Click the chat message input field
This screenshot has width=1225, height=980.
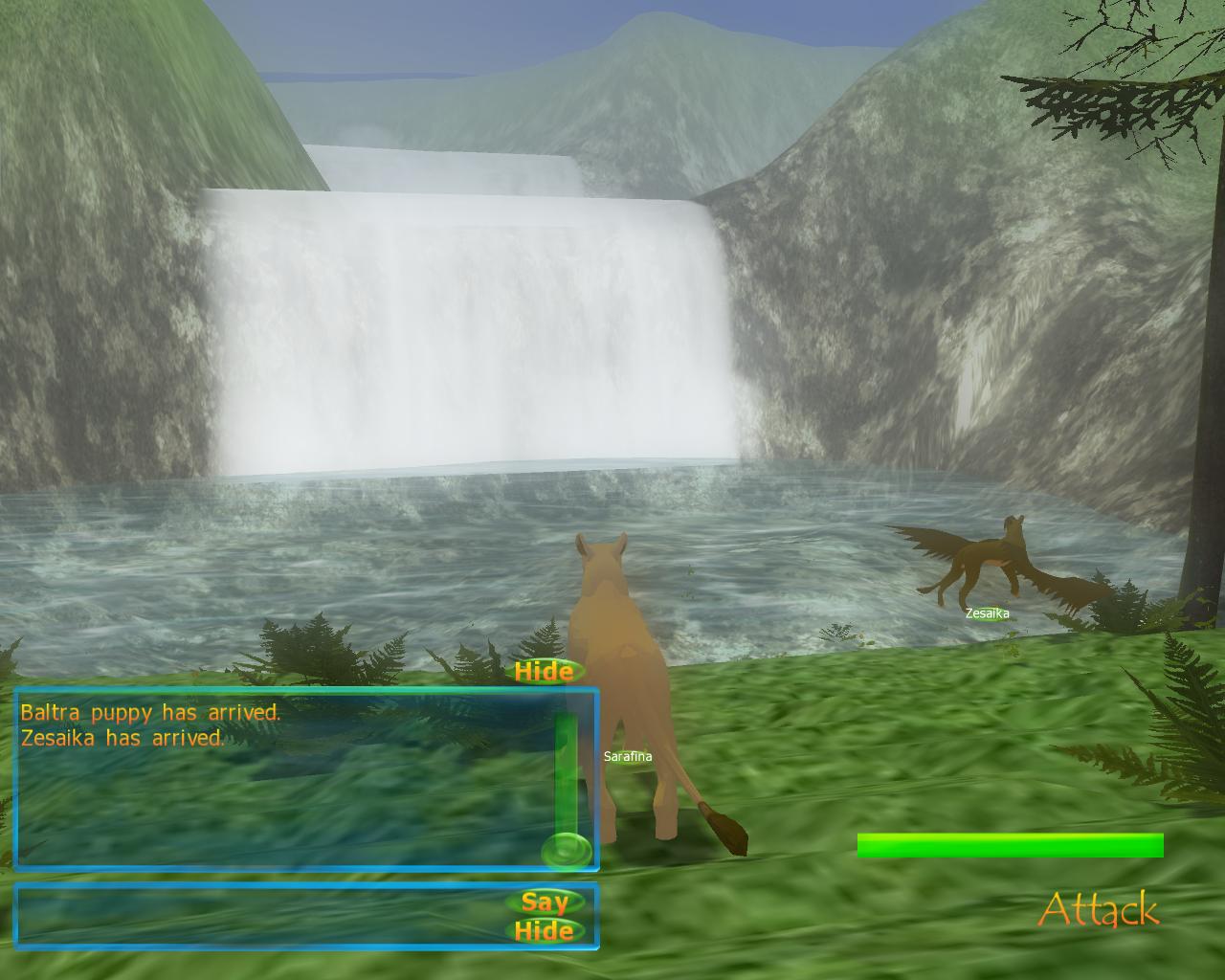[x=258, y=916]
